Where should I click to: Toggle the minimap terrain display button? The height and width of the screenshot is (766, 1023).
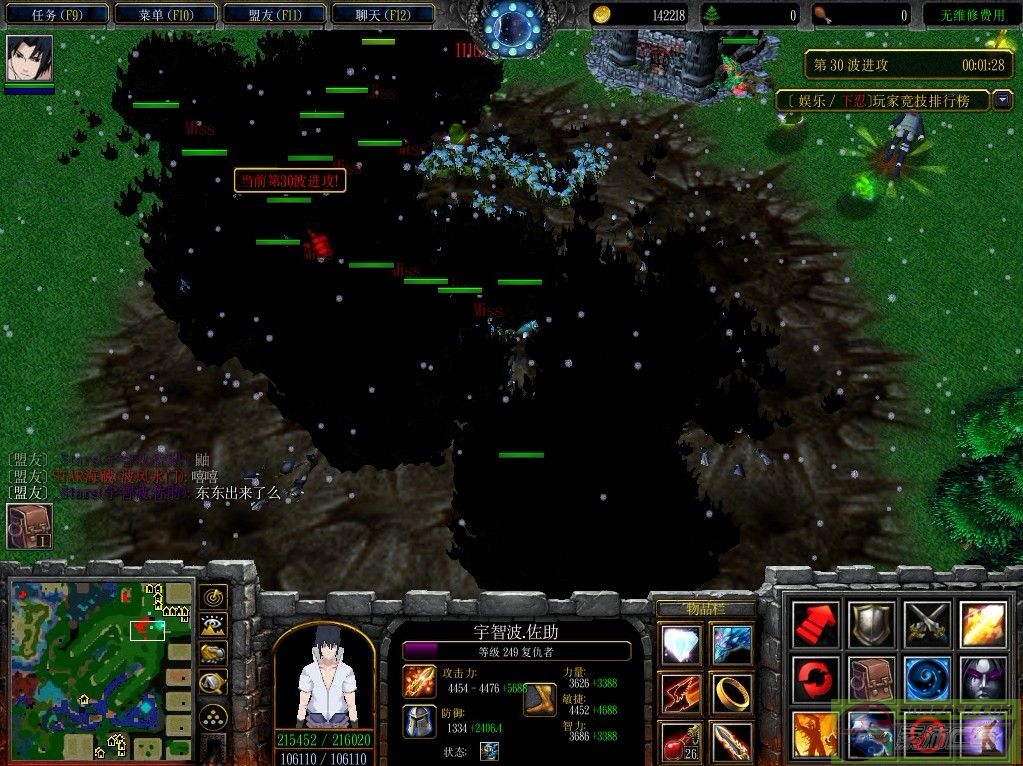(x=213, y=626)
